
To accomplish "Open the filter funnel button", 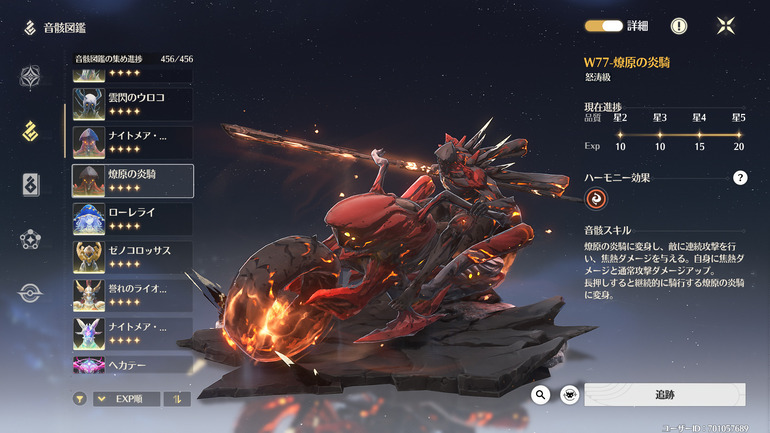I will (79, 398).
